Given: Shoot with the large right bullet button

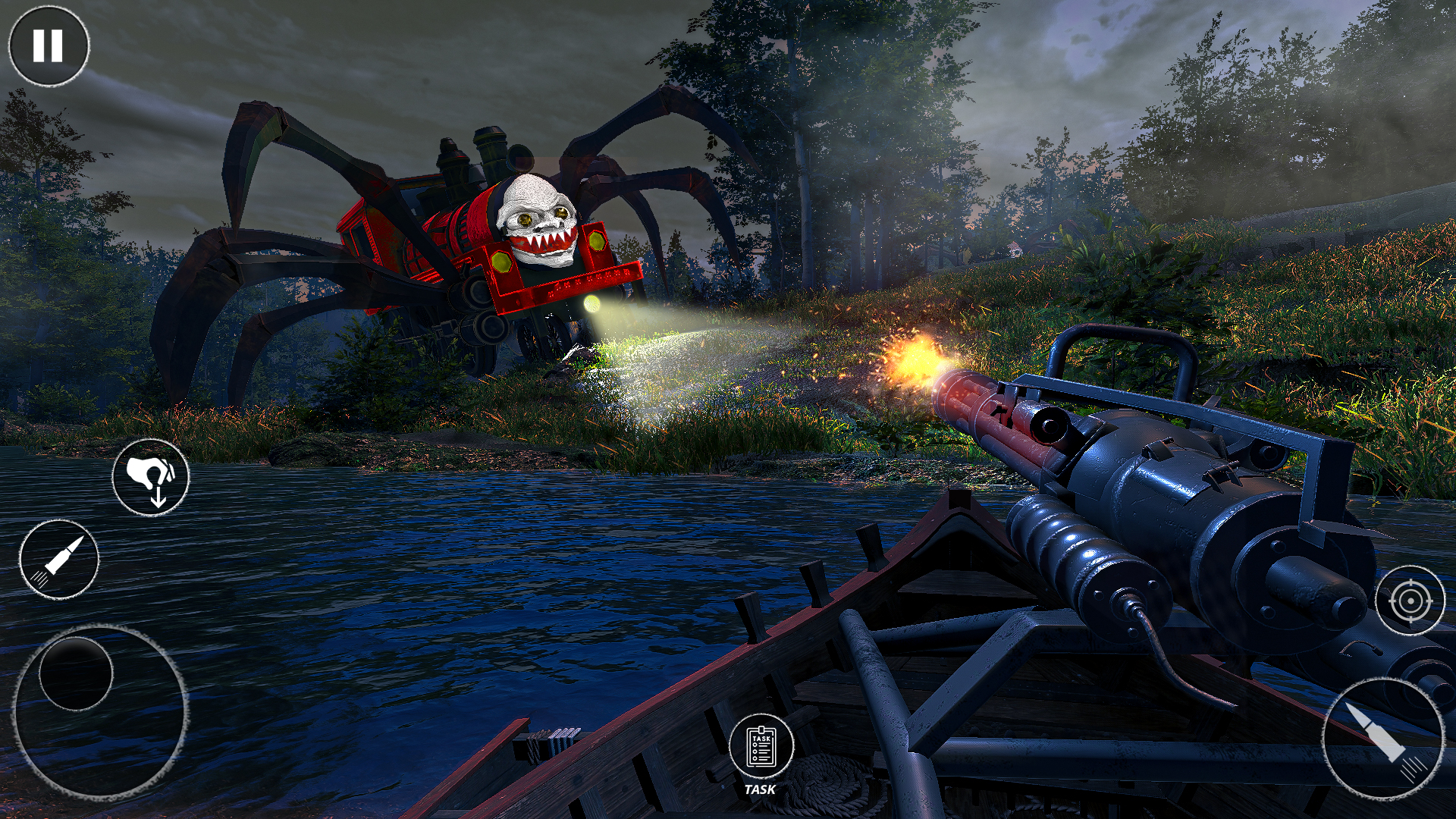Looking at the screenshot, I should pos(1383,738).
